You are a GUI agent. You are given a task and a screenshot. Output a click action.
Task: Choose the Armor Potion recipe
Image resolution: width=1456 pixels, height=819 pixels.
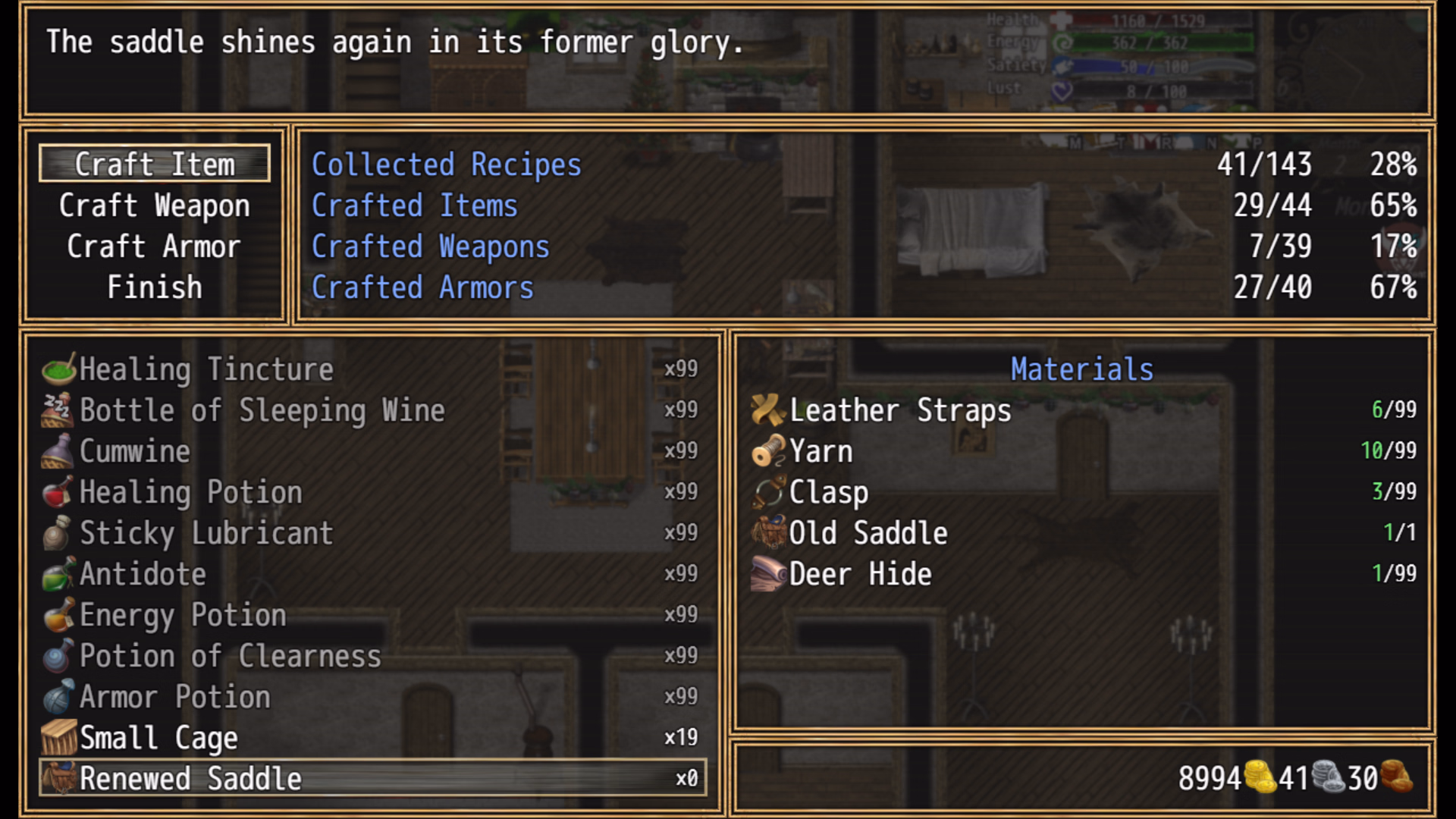(372, 697)
